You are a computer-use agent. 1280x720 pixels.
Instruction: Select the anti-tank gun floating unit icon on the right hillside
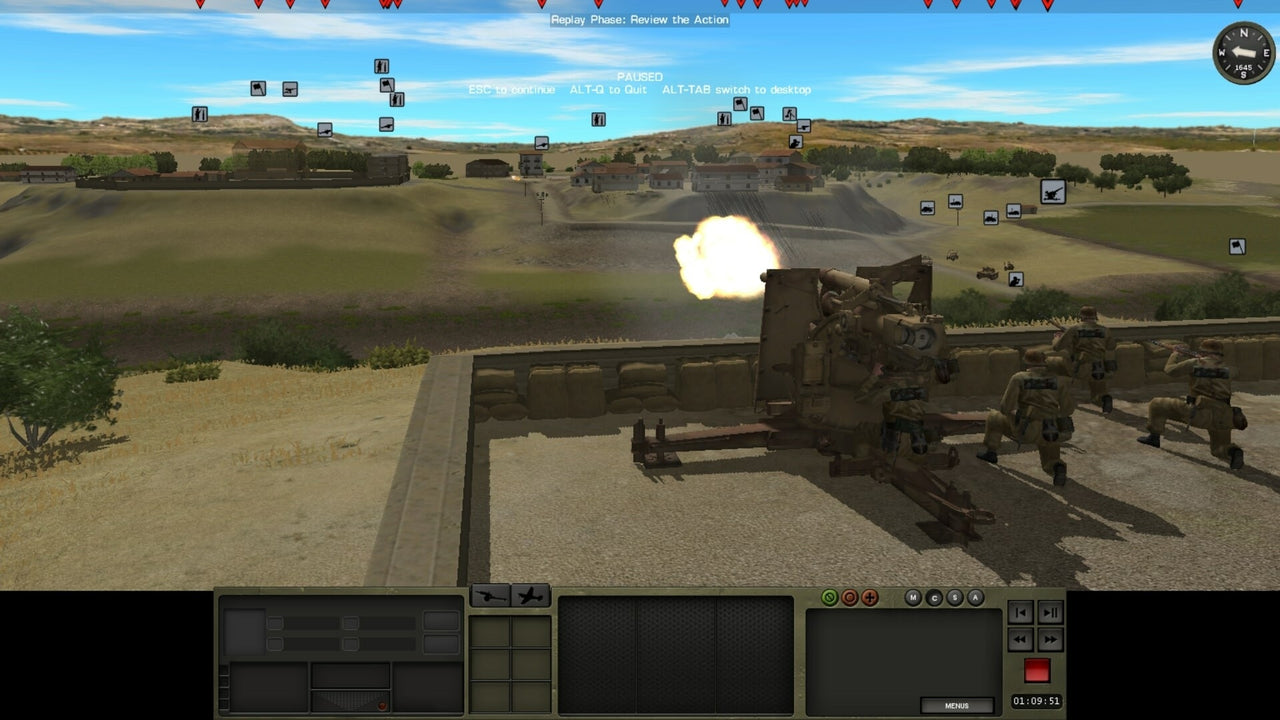(x=1055, y=191)
